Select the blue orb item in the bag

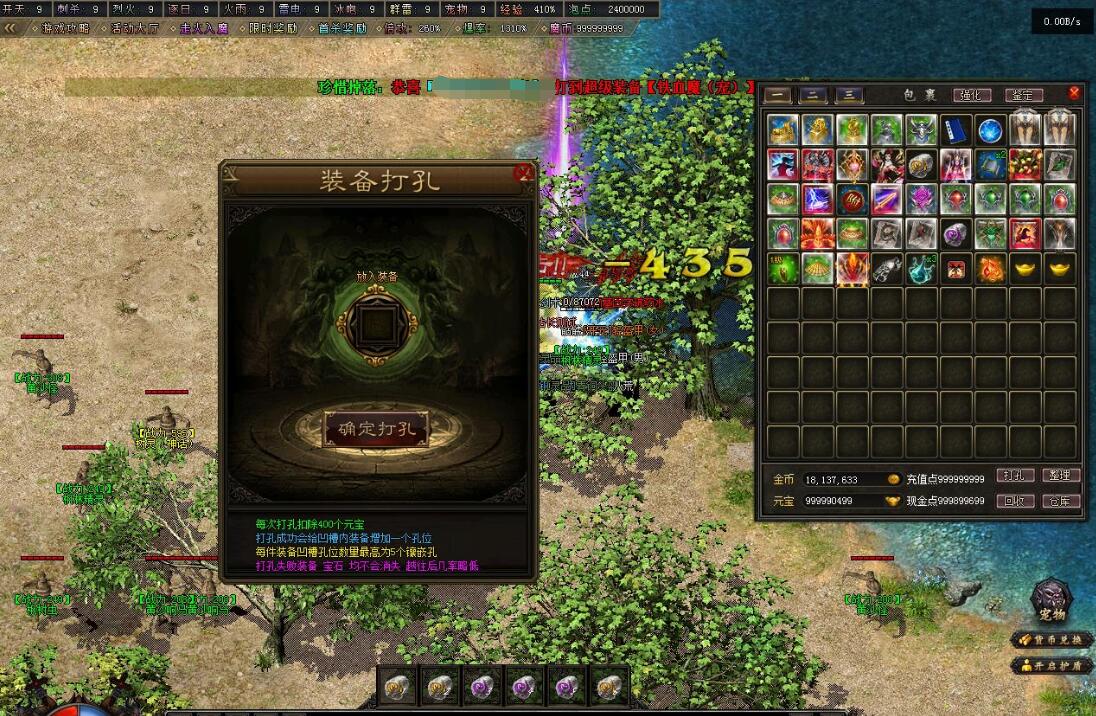coord(991,130)
